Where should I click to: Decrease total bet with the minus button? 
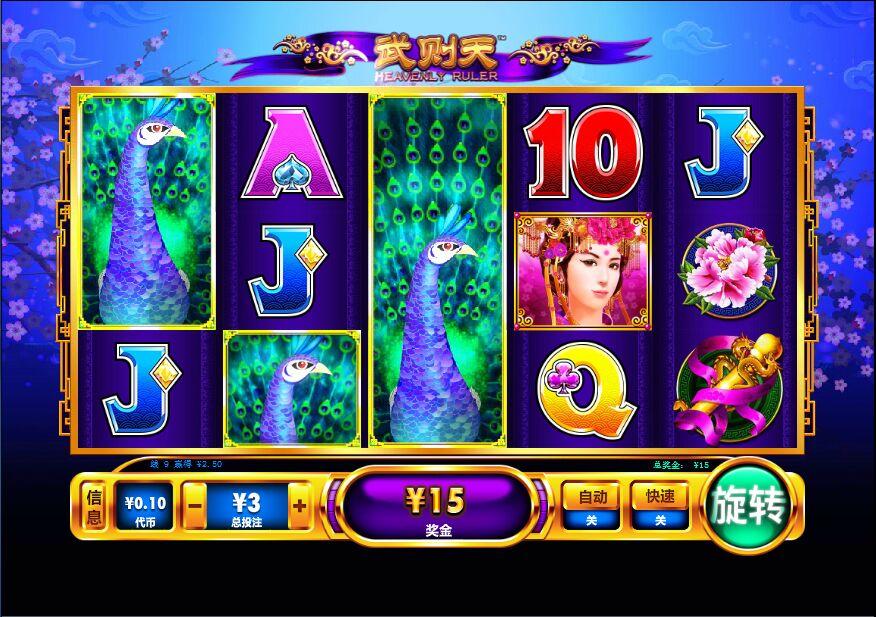click(x=196, y=508)
